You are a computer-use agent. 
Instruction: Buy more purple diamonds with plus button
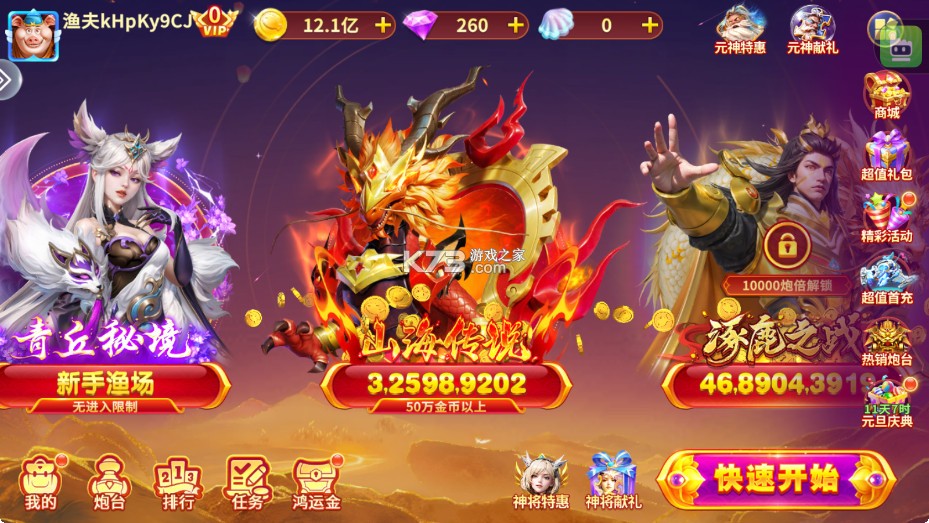click(x=516, y=25)
